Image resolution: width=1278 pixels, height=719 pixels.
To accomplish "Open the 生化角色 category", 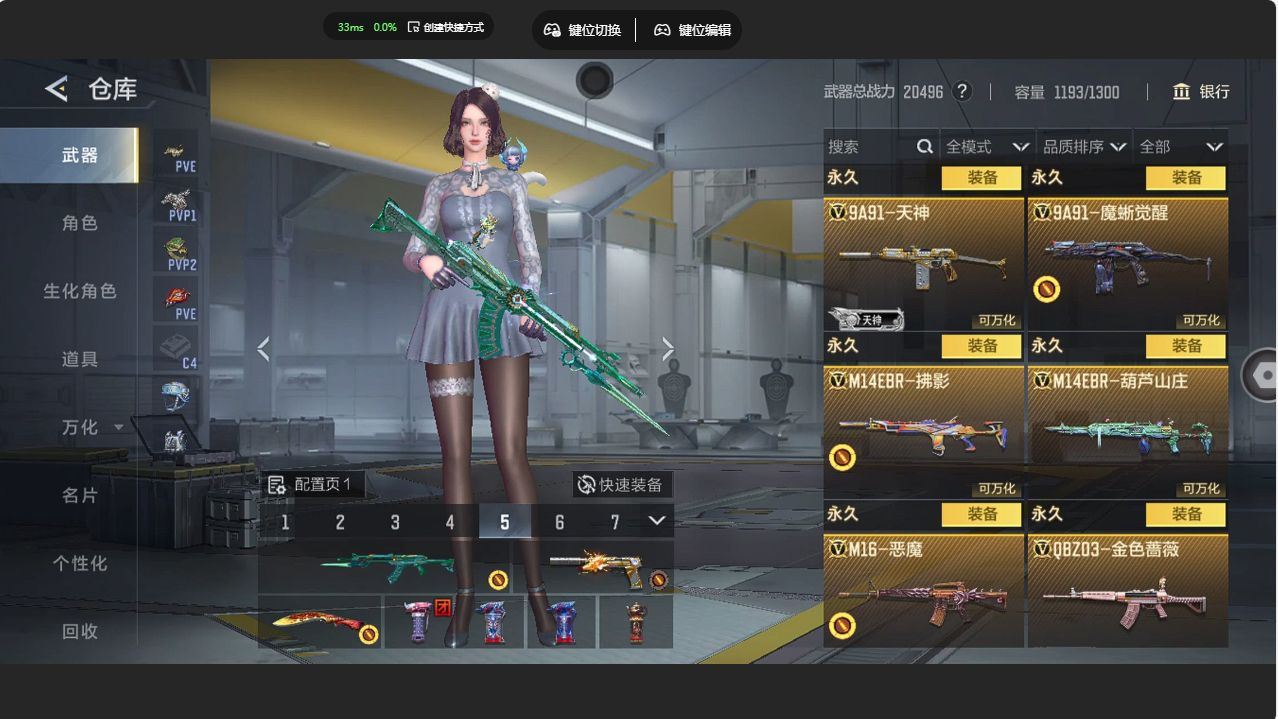I will tap(80, 291).
